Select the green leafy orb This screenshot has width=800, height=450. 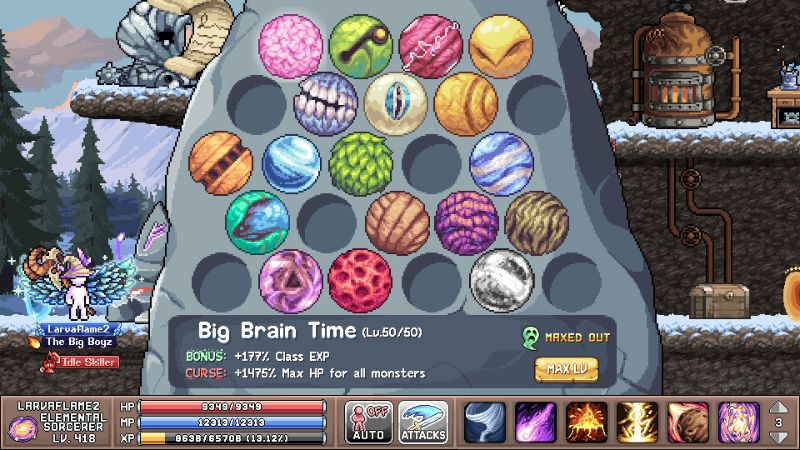click(x=360, y=162)
